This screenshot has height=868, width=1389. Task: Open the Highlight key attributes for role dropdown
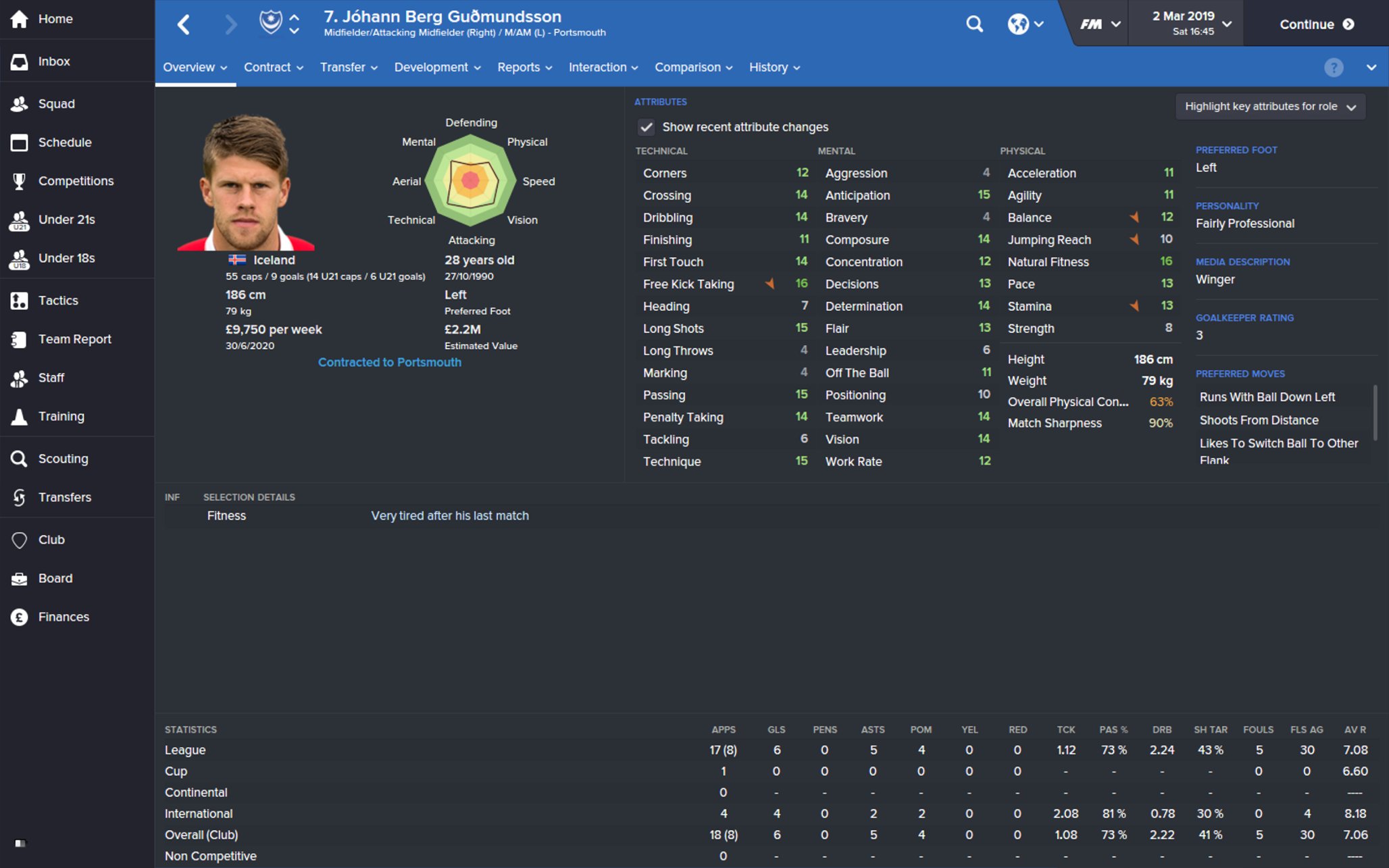pyautogui.click(x=1270, y=106)
